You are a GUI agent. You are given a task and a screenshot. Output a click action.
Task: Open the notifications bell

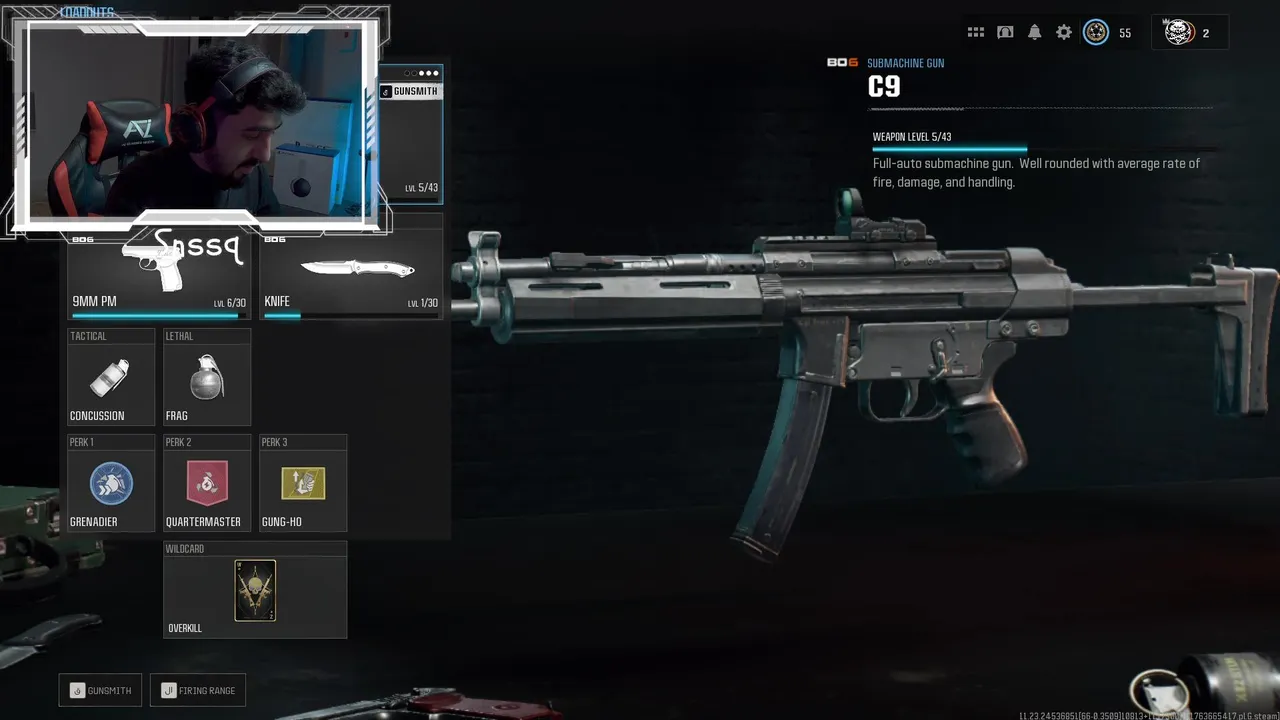(1035, 33)
